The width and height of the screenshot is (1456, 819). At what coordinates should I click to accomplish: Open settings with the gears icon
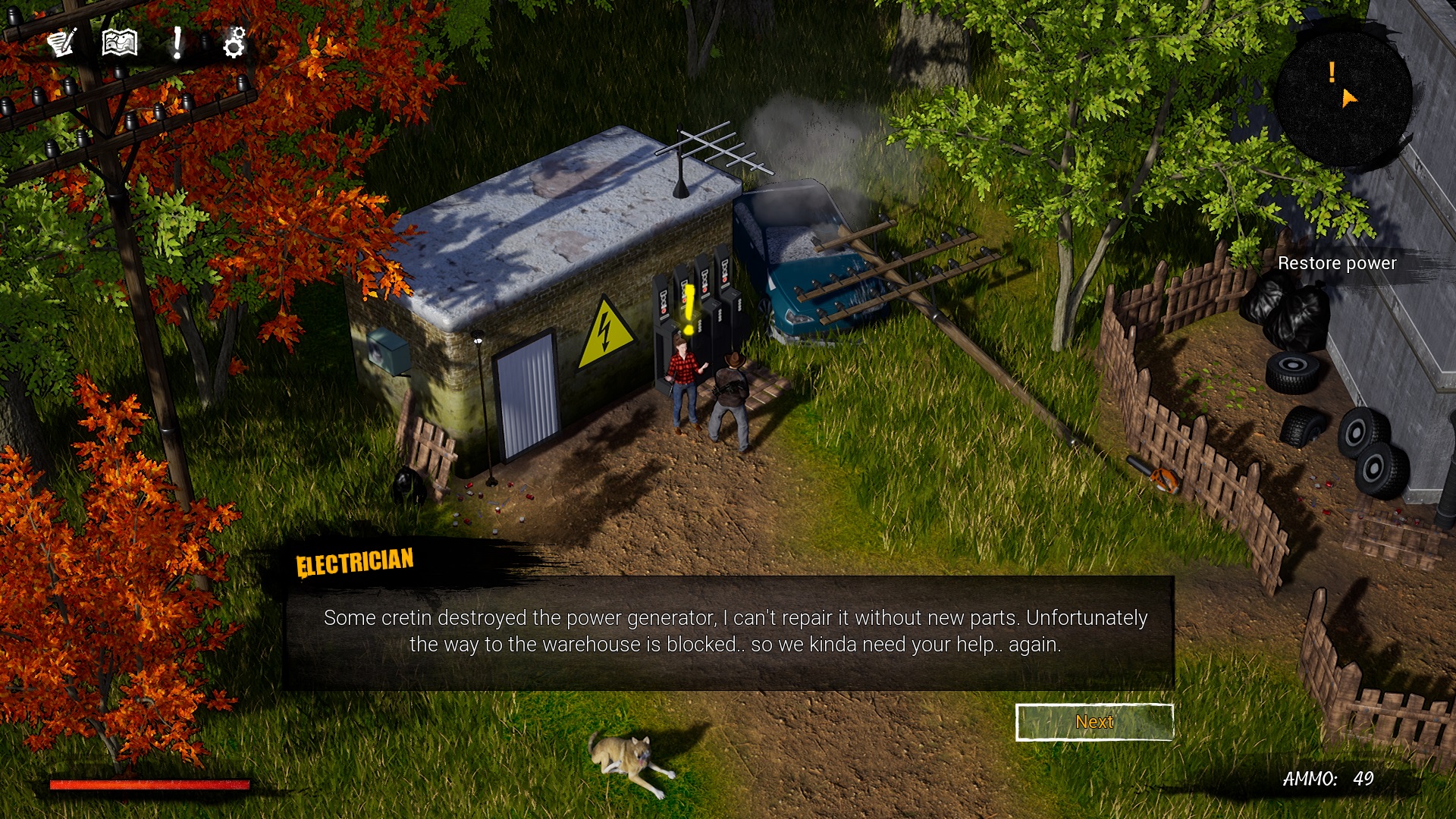(234, 42)
